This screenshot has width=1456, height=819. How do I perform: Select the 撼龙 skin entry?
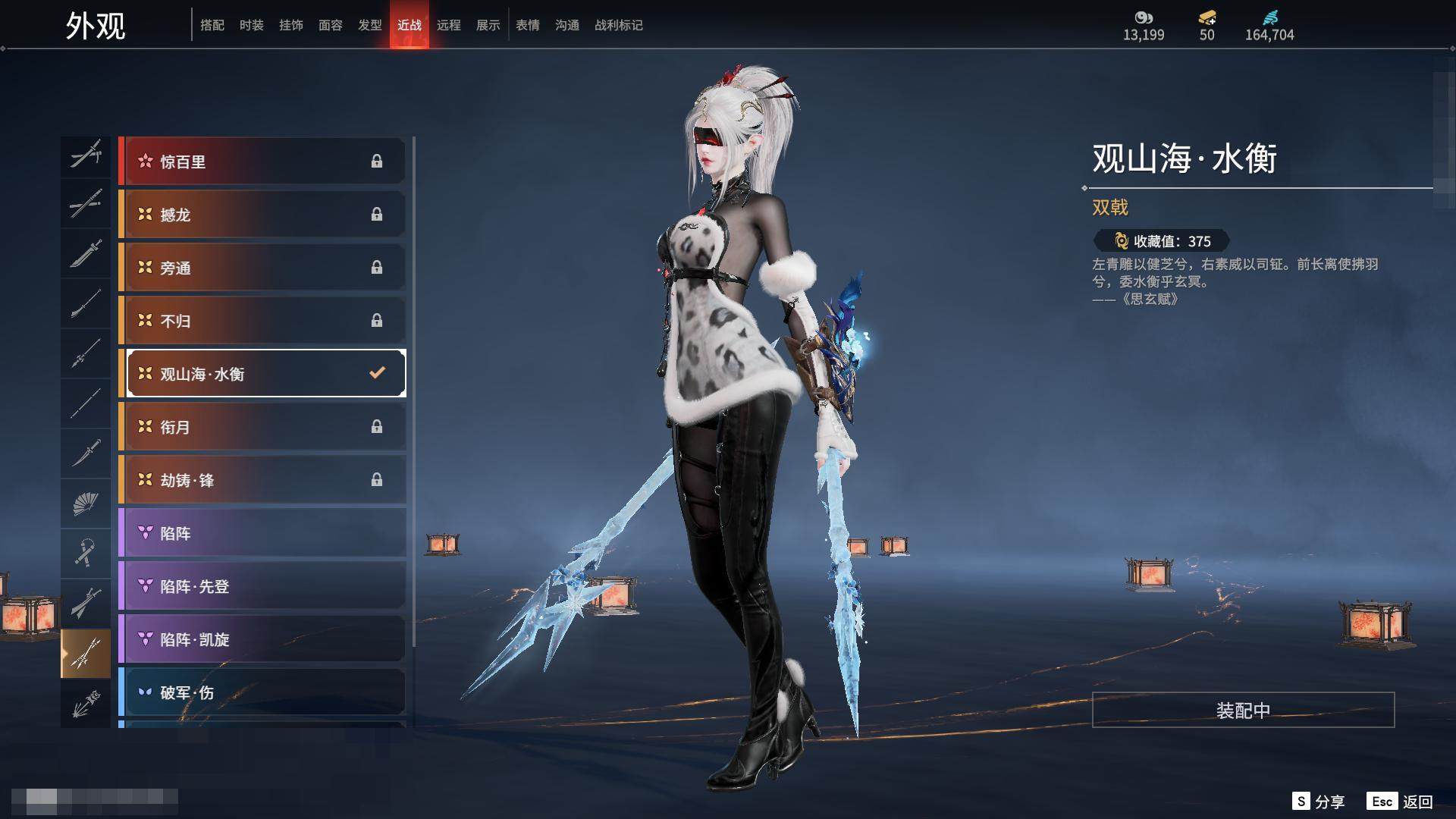click(x=262, y=215)
